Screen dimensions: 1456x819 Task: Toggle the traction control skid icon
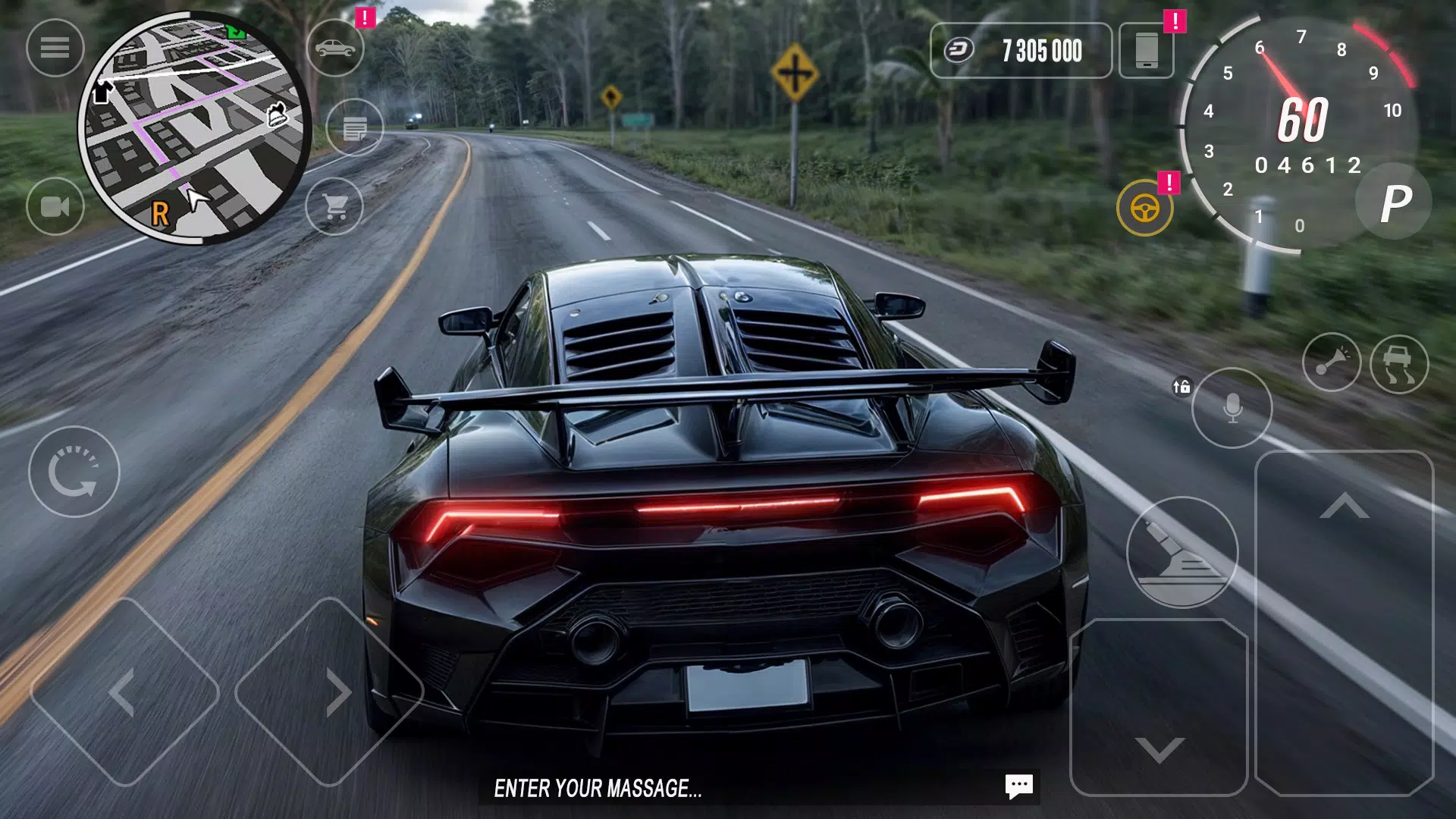[x=1399, y=364]
